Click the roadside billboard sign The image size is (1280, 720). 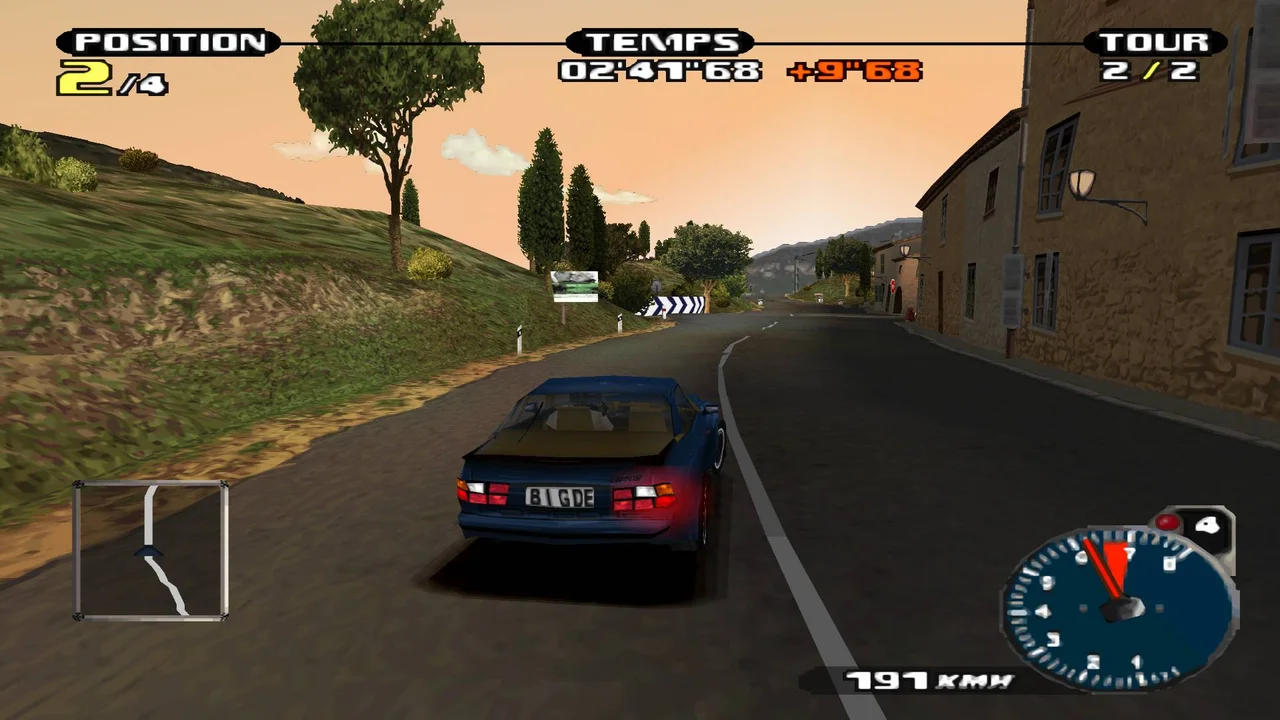[x=574, y=284]
